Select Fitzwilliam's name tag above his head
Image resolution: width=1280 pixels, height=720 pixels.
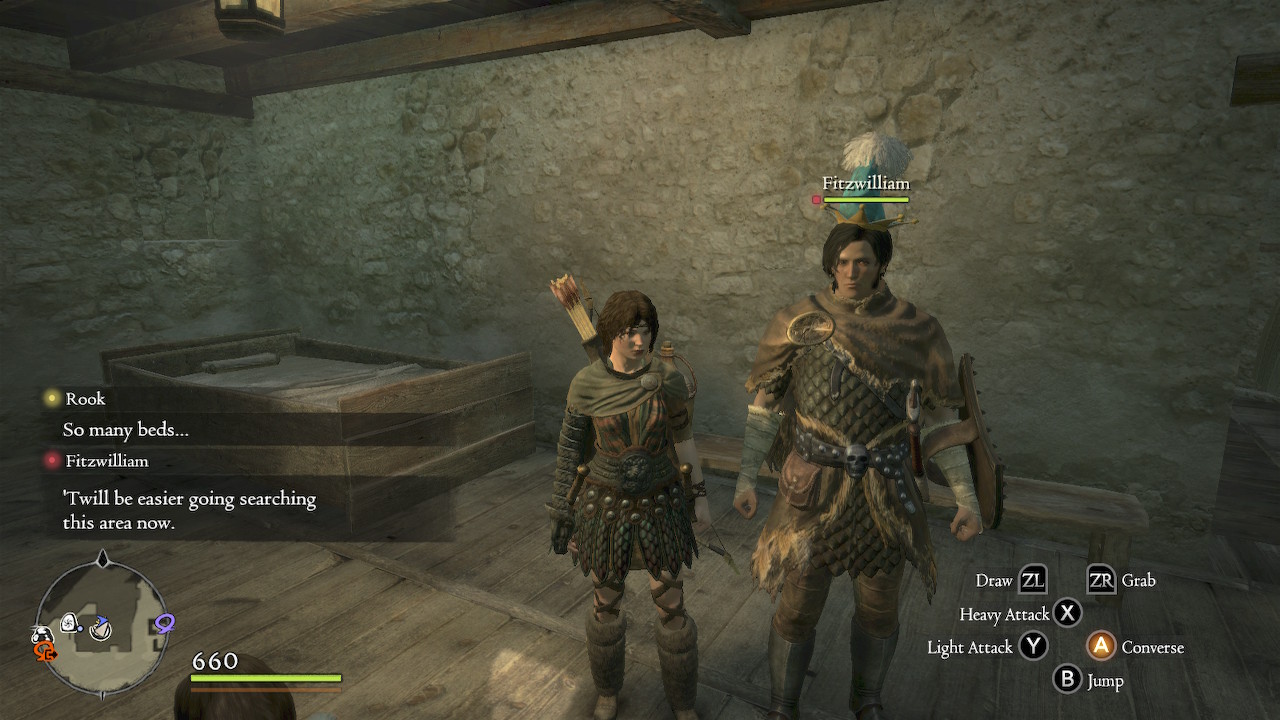pyautogui.click(x=865, y=184)
